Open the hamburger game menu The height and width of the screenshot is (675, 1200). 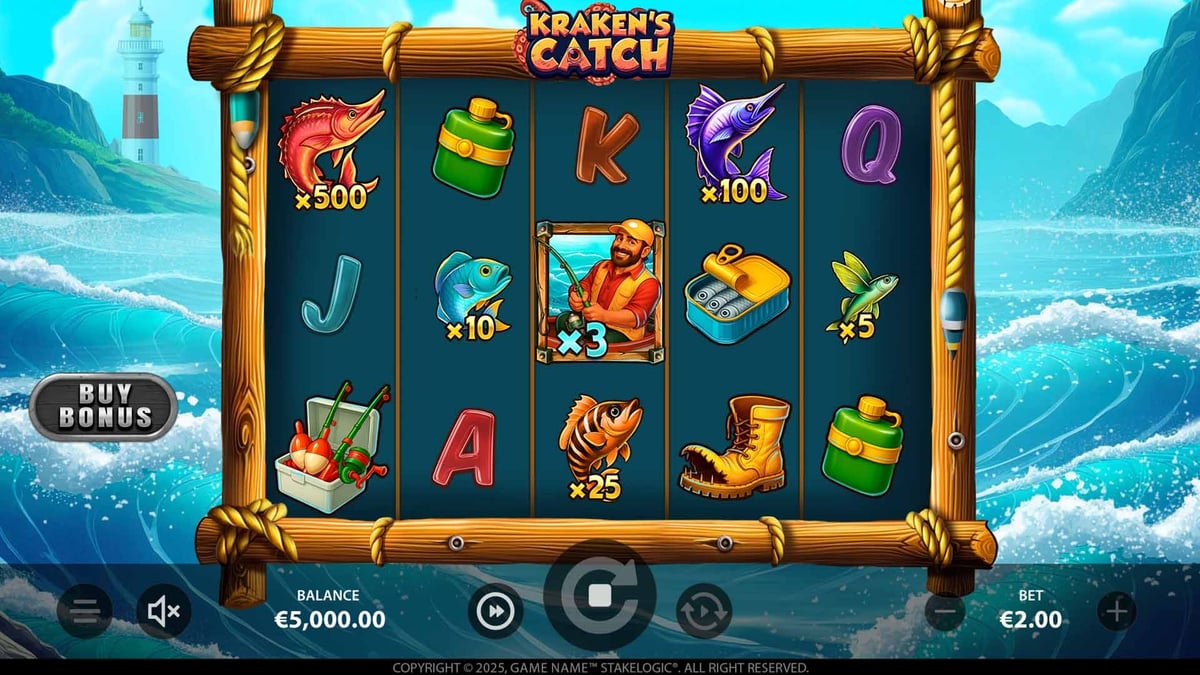[x=85, y=610]
